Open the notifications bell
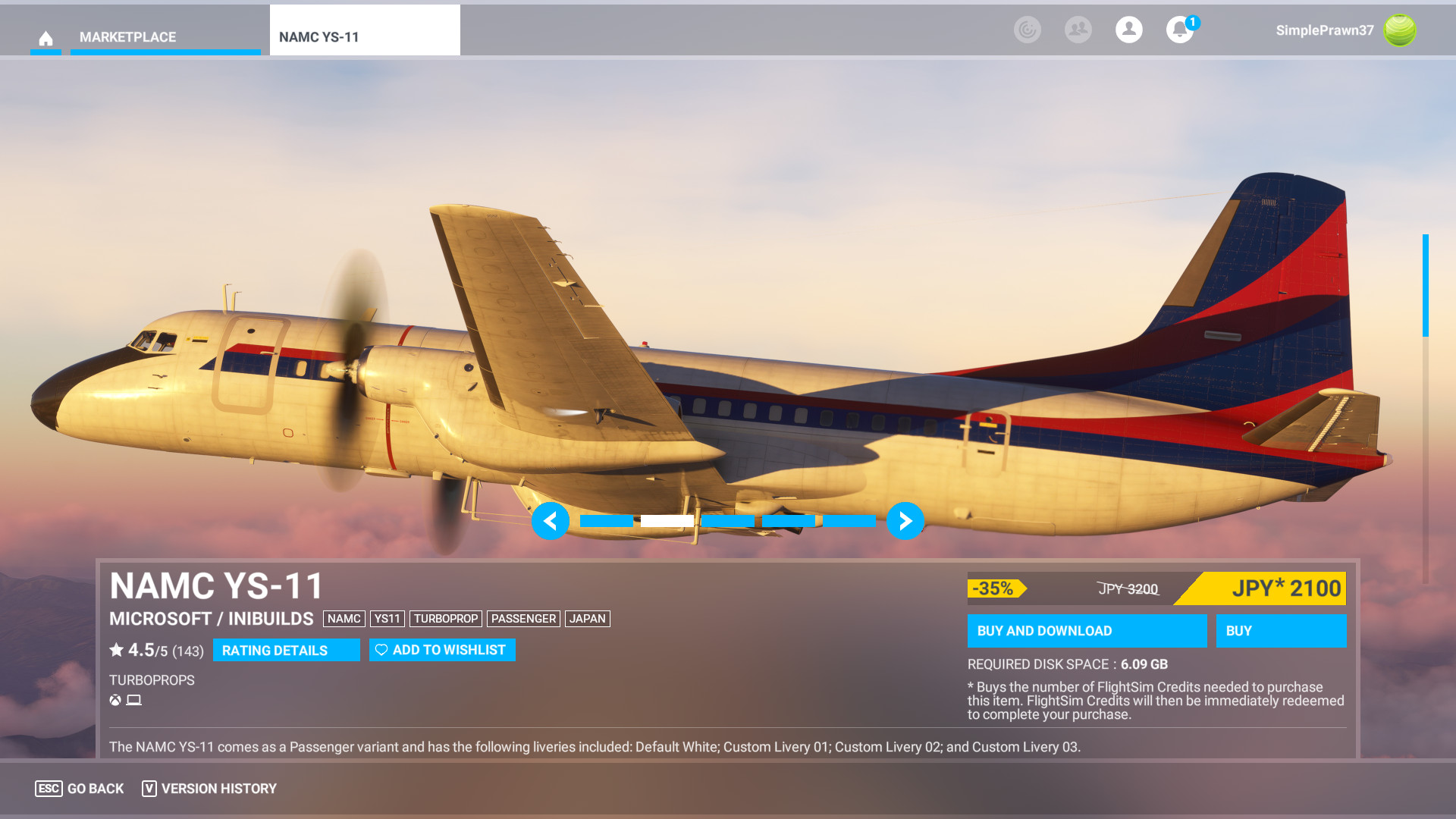 click(1179, 30)
